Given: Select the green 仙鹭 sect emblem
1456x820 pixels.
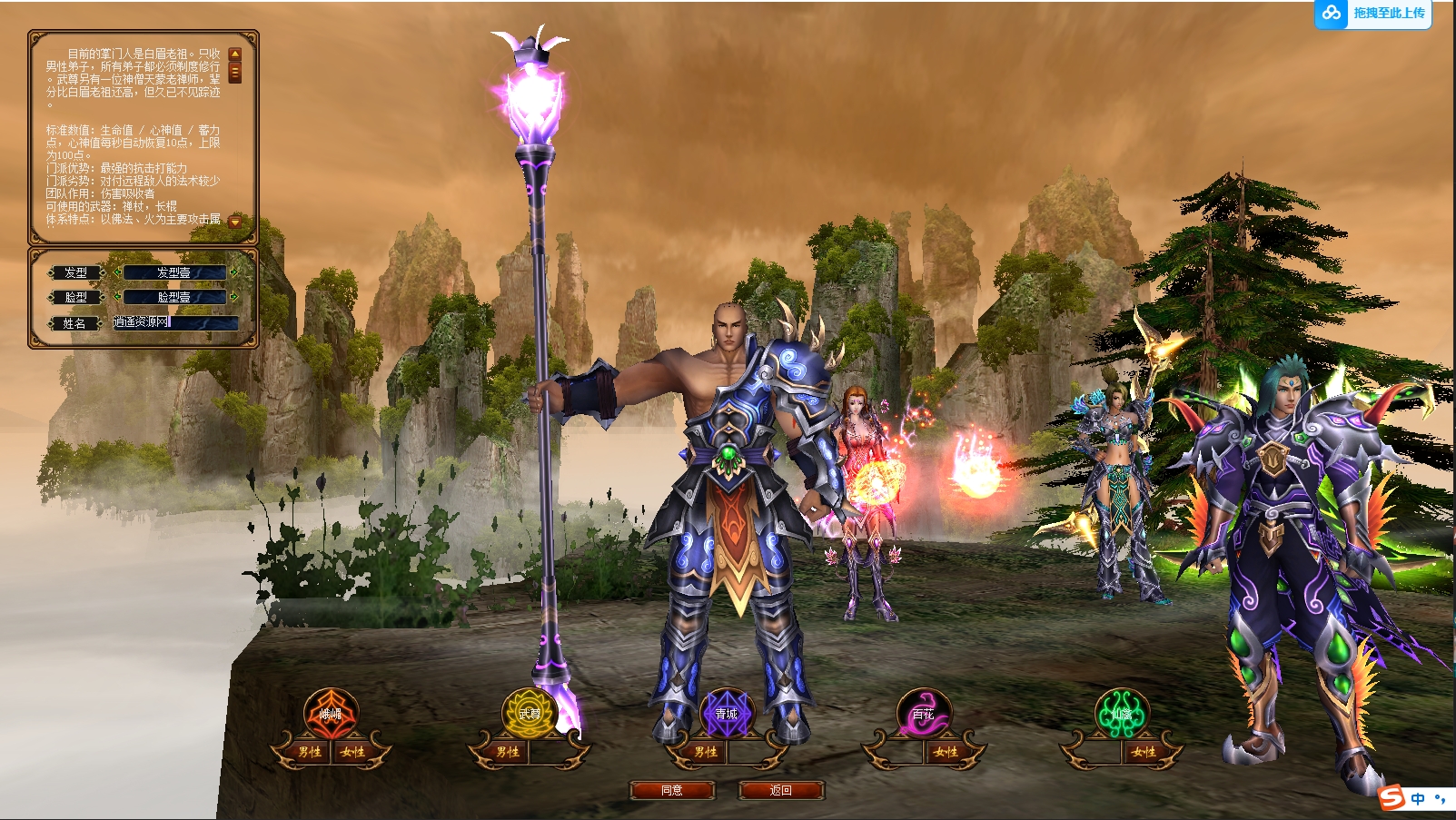Looking at the screenshot, I should [x=1122, y=714].
